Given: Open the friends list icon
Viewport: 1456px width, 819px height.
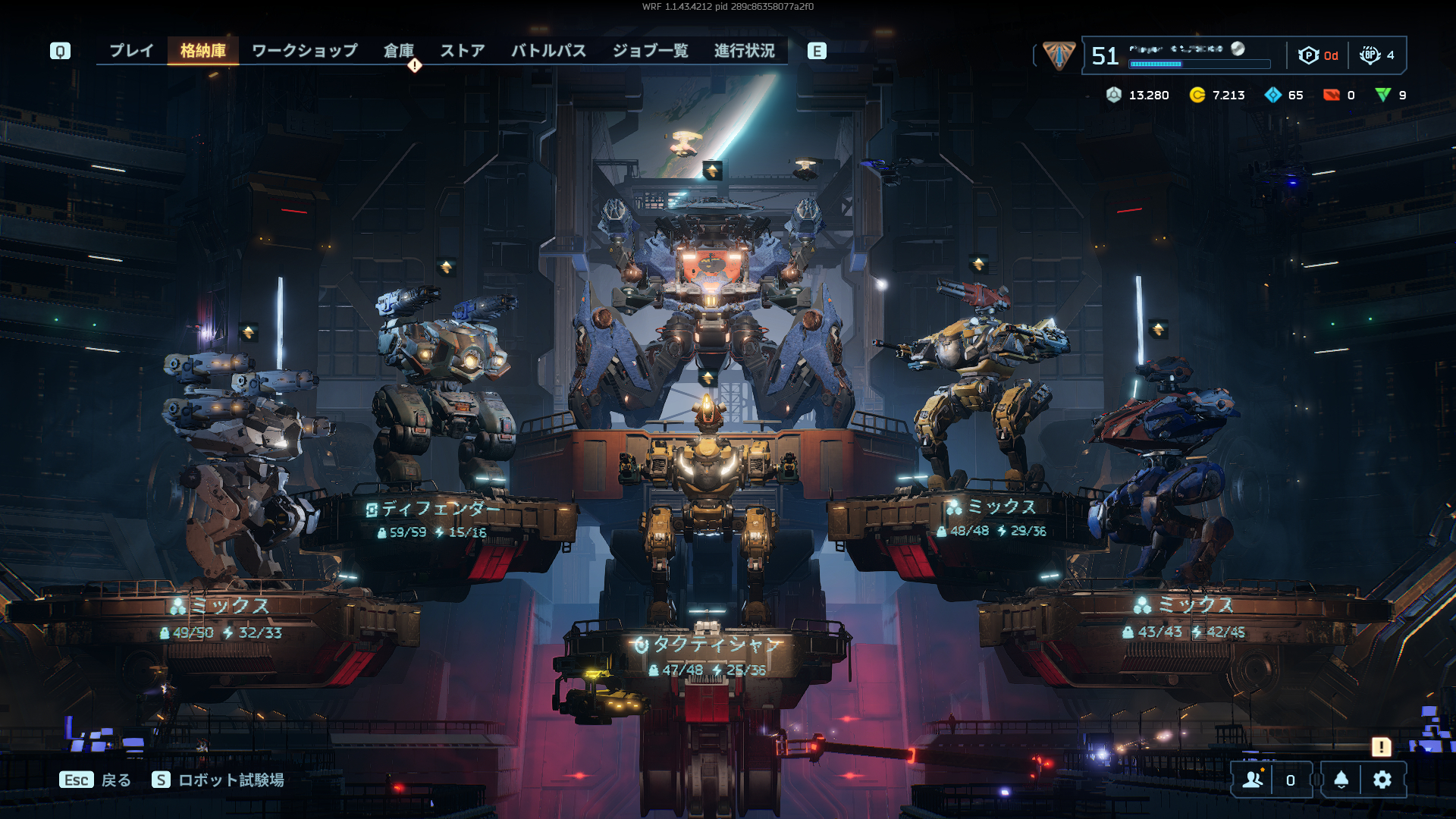Looking at the screenshot, I should click(1253, 780).
